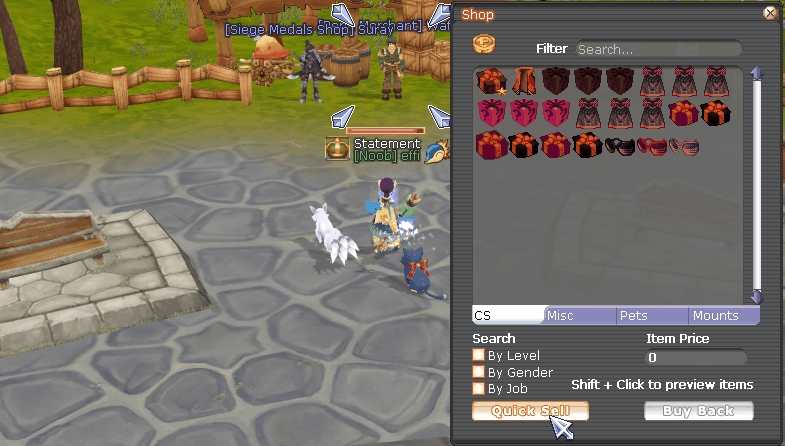Switch to the CS tab

tap(508, 315)
